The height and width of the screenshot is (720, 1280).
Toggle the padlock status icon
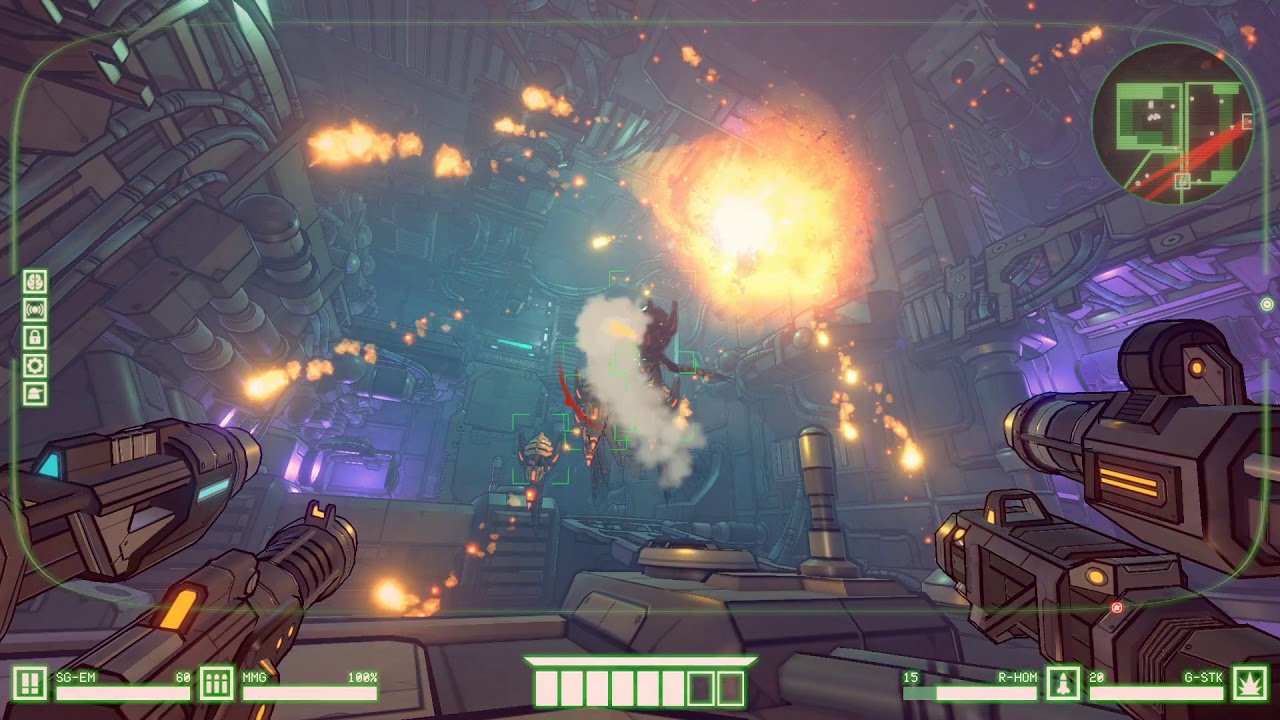(x=35, y=338)
